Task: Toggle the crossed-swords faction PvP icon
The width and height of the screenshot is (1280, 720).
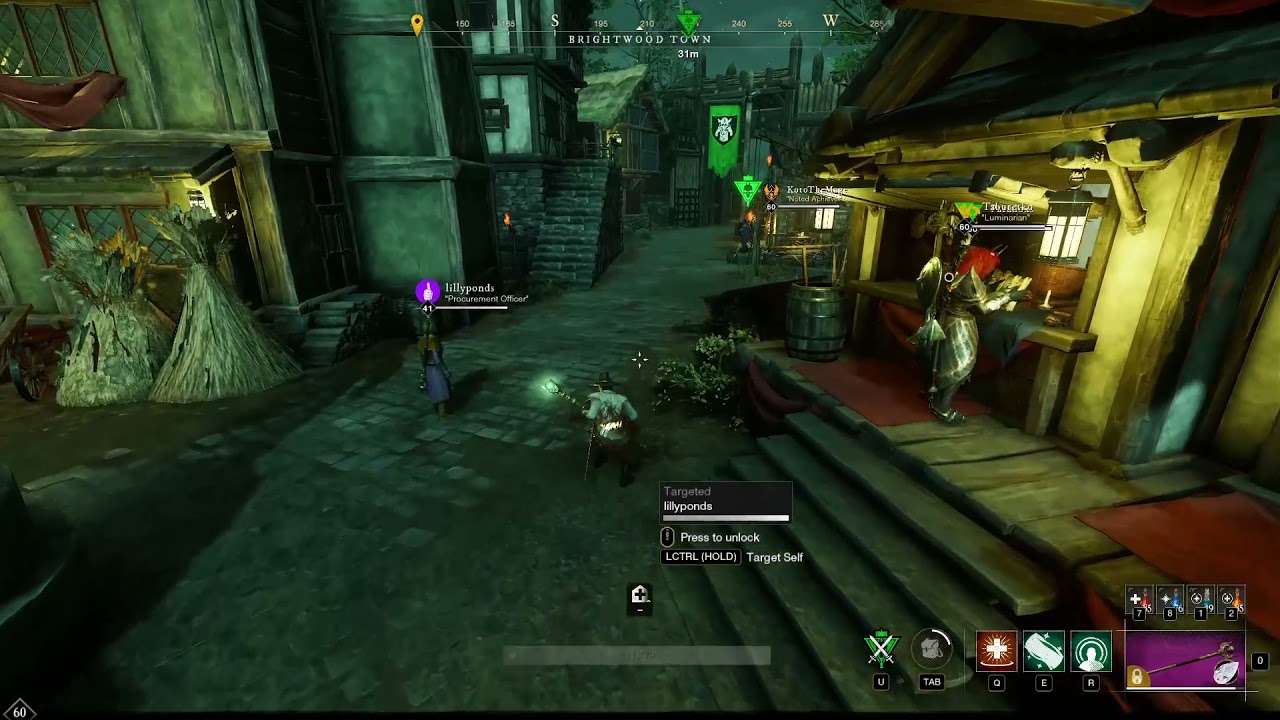Action: [x=881, y=650]
